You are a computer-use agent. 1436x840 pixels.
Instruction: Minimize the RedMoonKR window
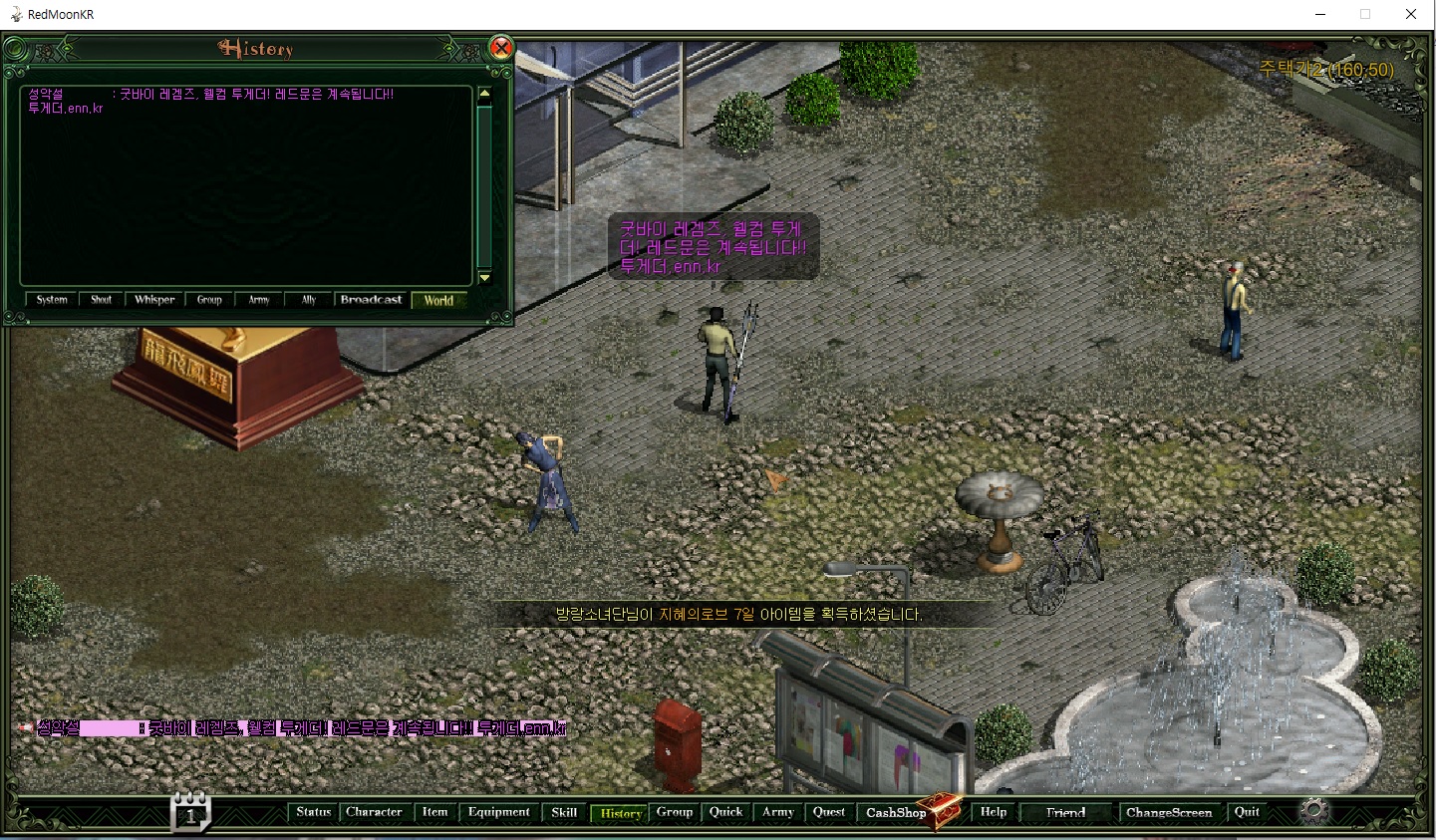click(x=1320, y=14)
